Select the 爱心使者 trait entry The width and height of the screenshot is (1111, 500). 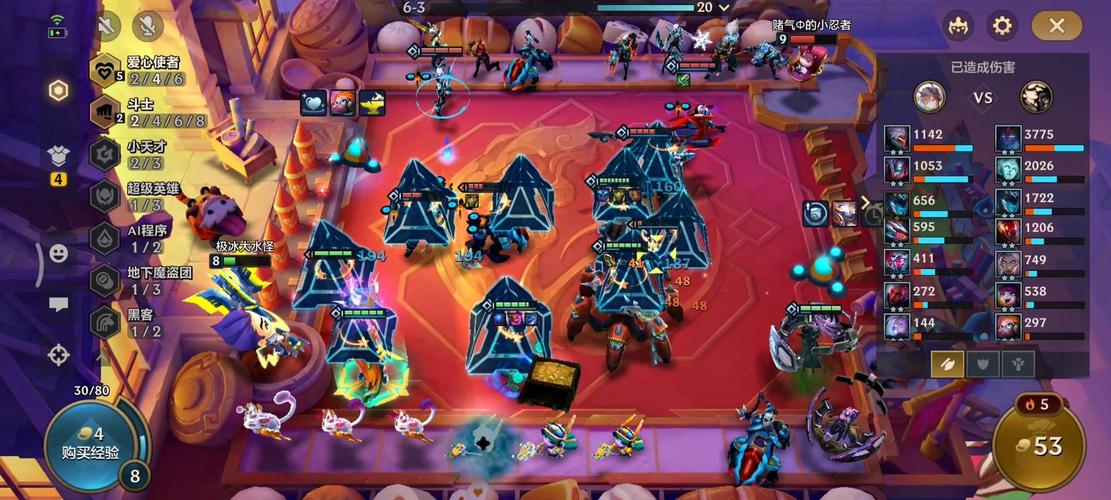pyautogui.click(x=138, y=71)
